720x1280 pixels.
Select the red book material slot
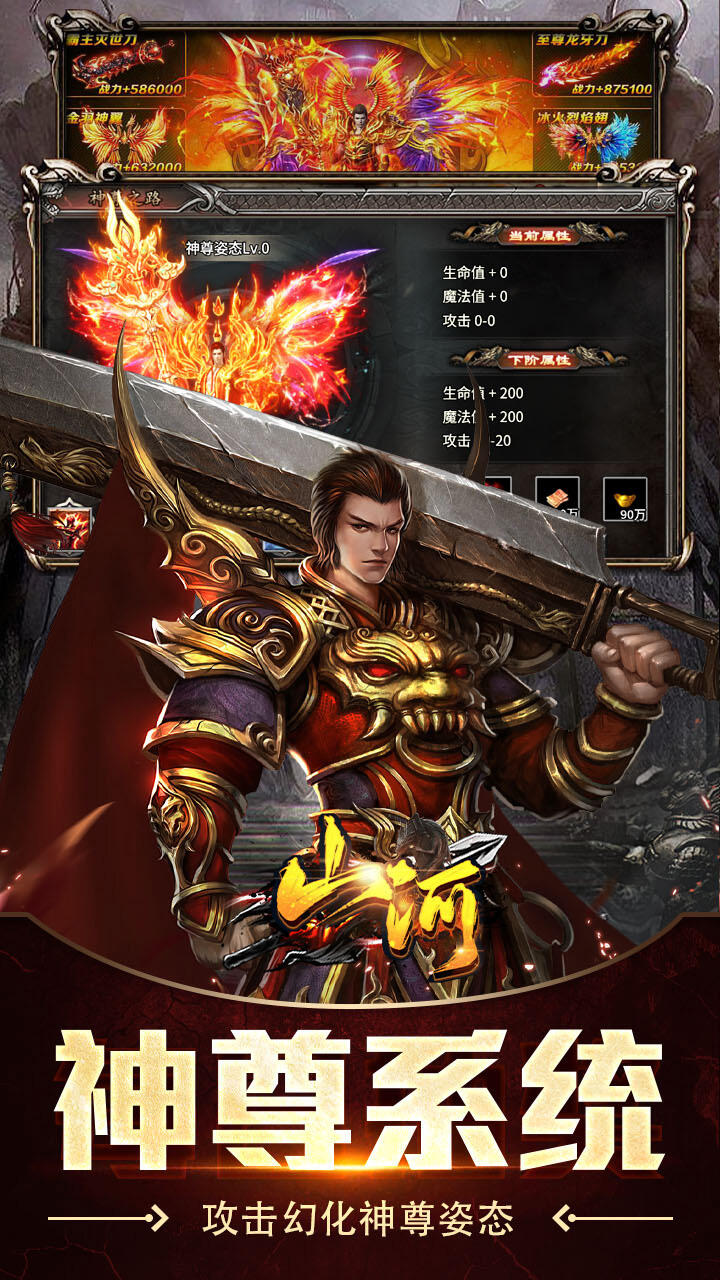557,497
